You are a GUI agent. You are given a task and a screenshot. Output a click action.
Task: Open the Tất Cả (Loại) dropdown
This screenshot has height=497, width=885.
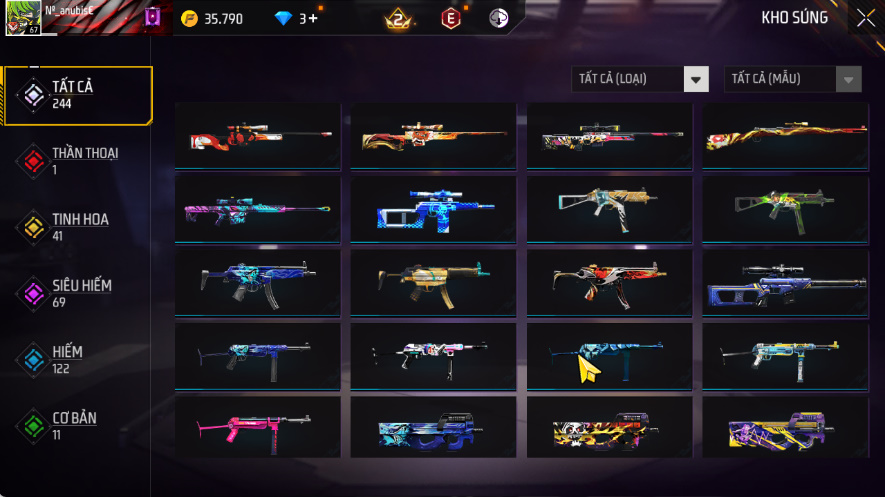click(640, 79)
